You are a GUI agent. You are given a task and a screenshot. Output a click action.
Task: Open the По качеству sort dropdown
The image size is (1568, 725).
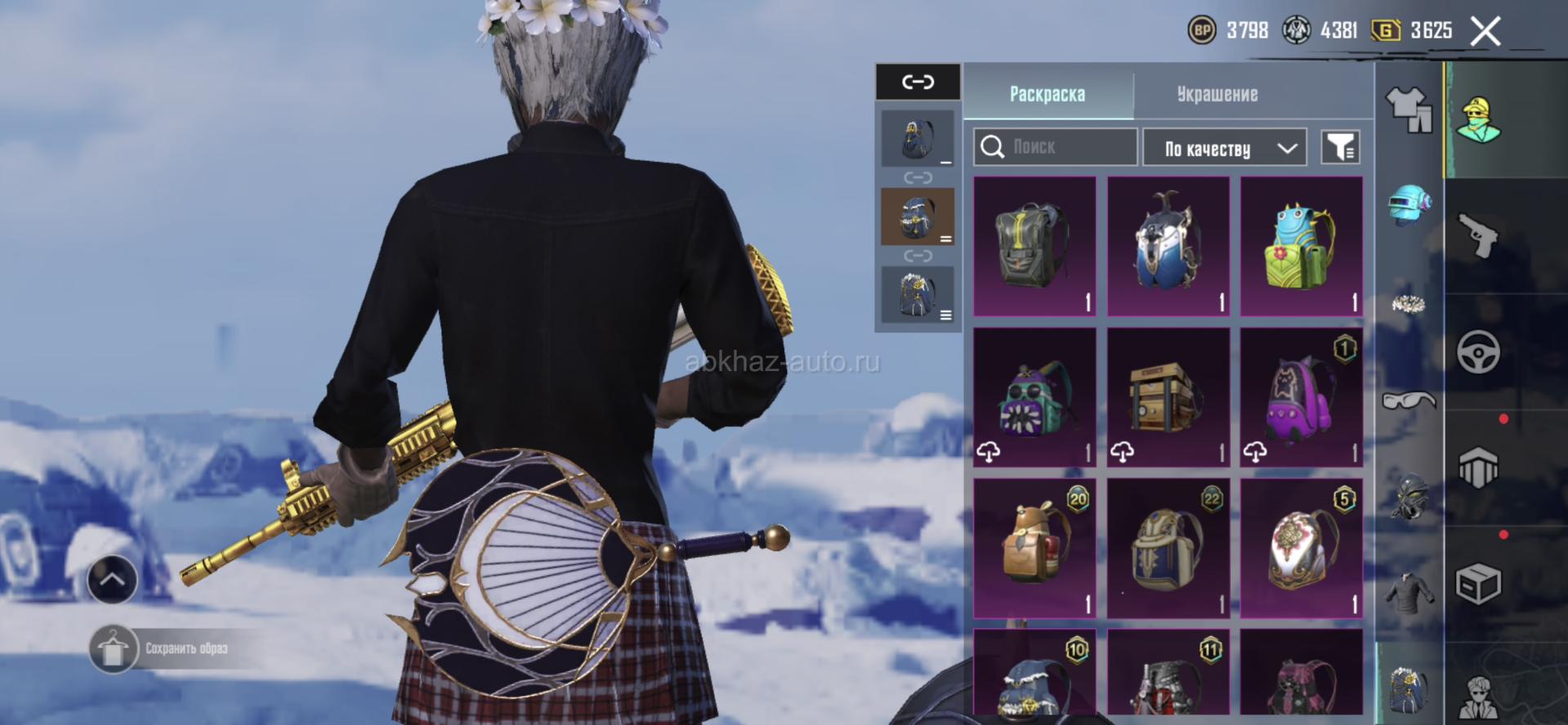pyautogui.click(x=1224, y=148)
